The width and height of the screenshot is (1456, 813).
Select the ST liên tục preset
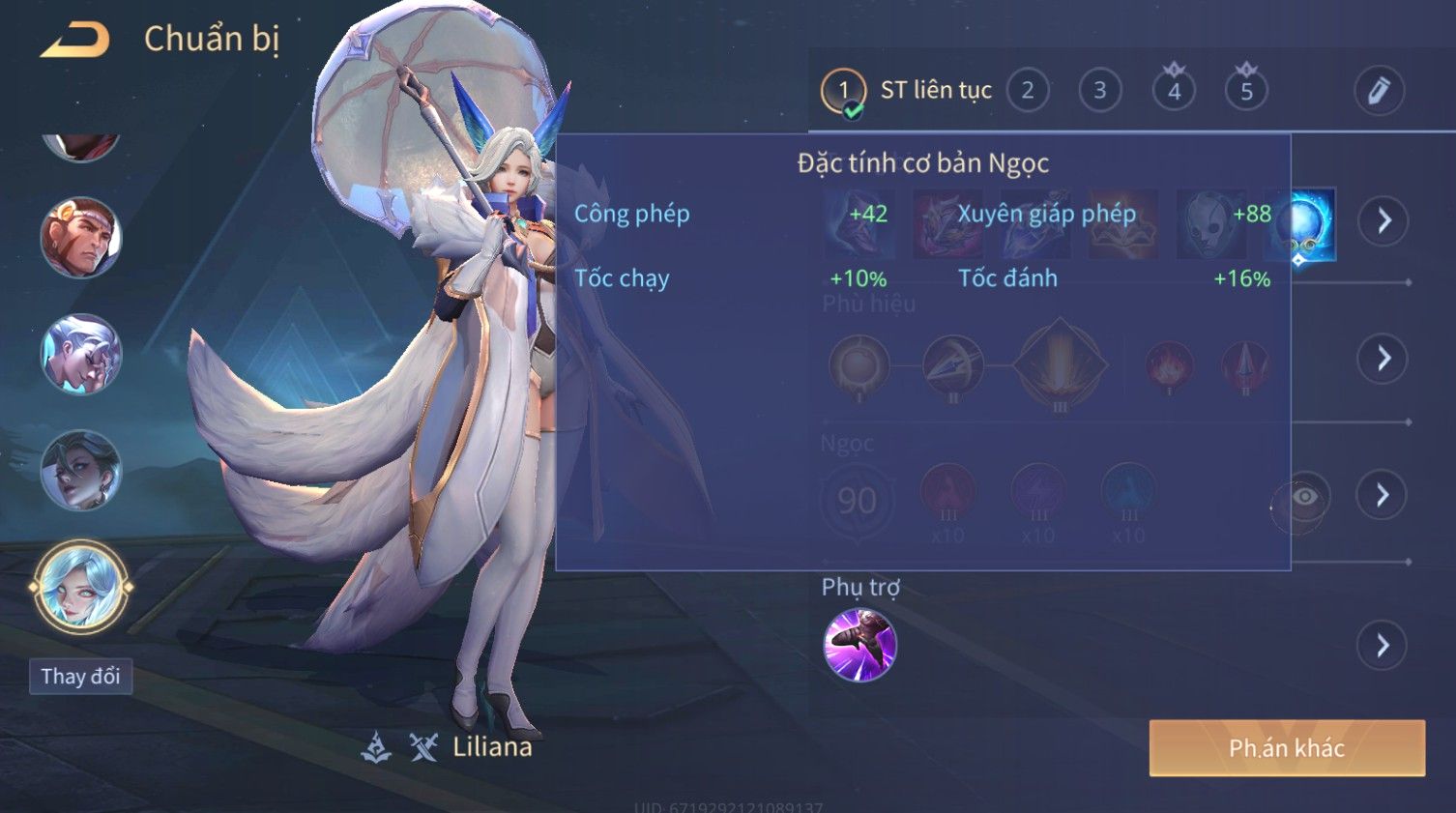coord(907,91)
